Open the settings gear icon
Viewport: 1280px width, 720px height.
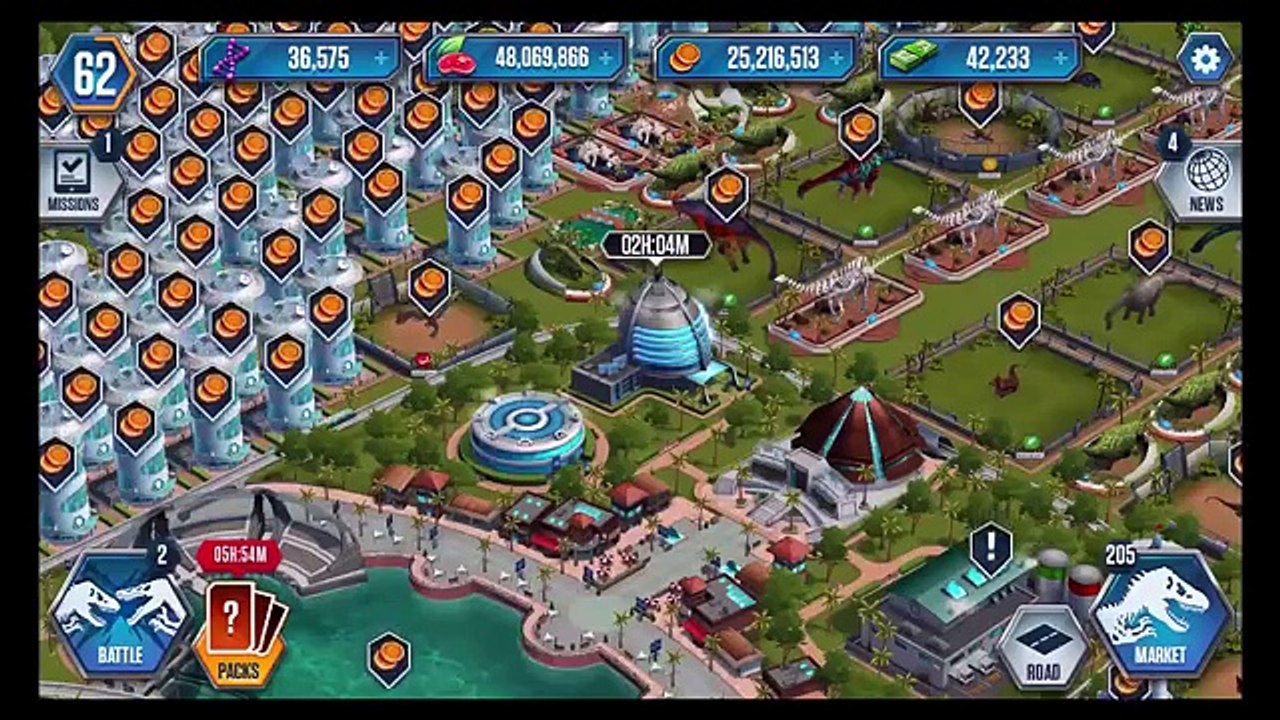click(1204, 59)
